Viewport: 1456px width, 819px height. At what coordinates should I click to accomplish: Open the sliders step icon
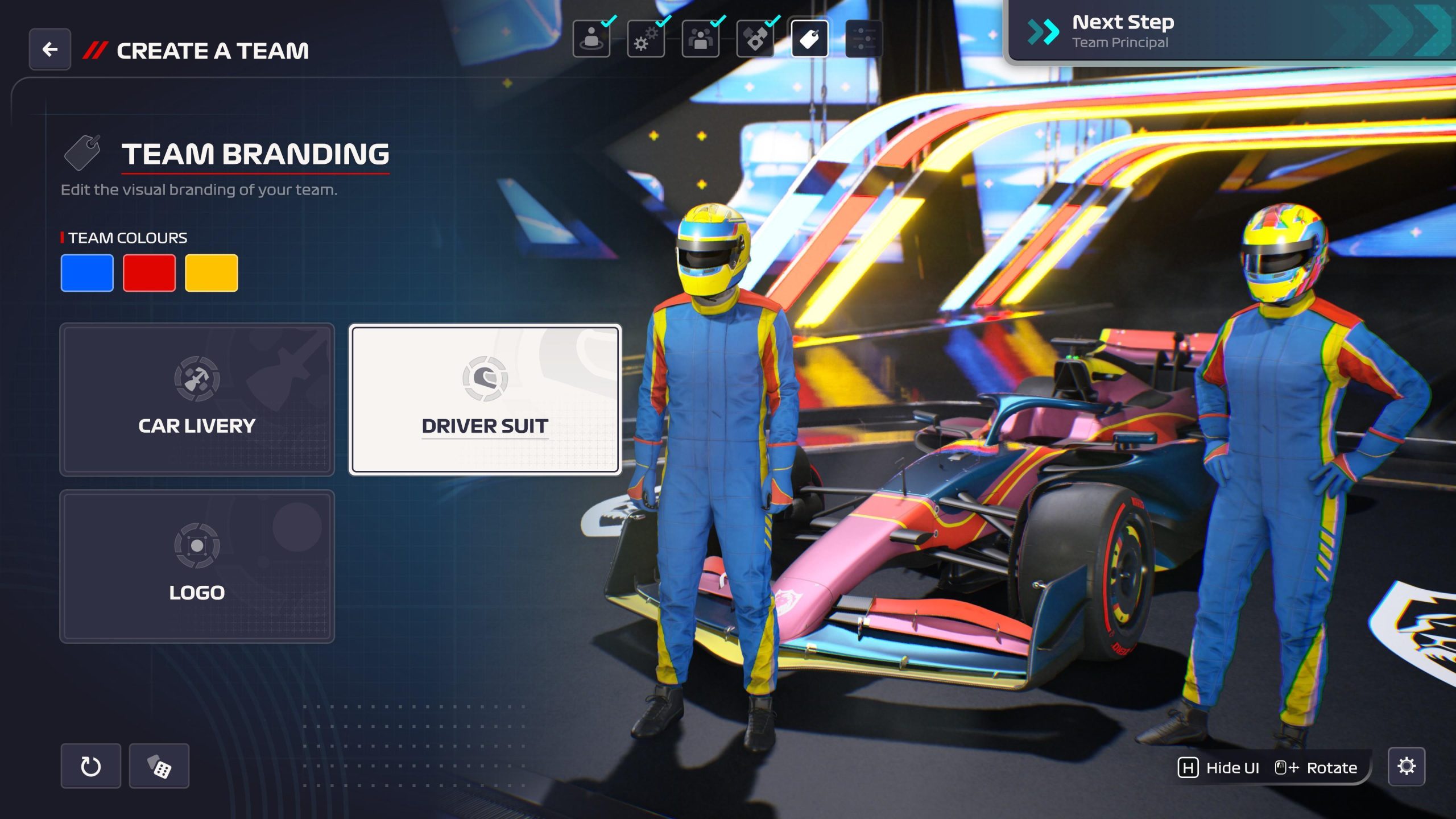pyautogui.click(x=864, y=39)
